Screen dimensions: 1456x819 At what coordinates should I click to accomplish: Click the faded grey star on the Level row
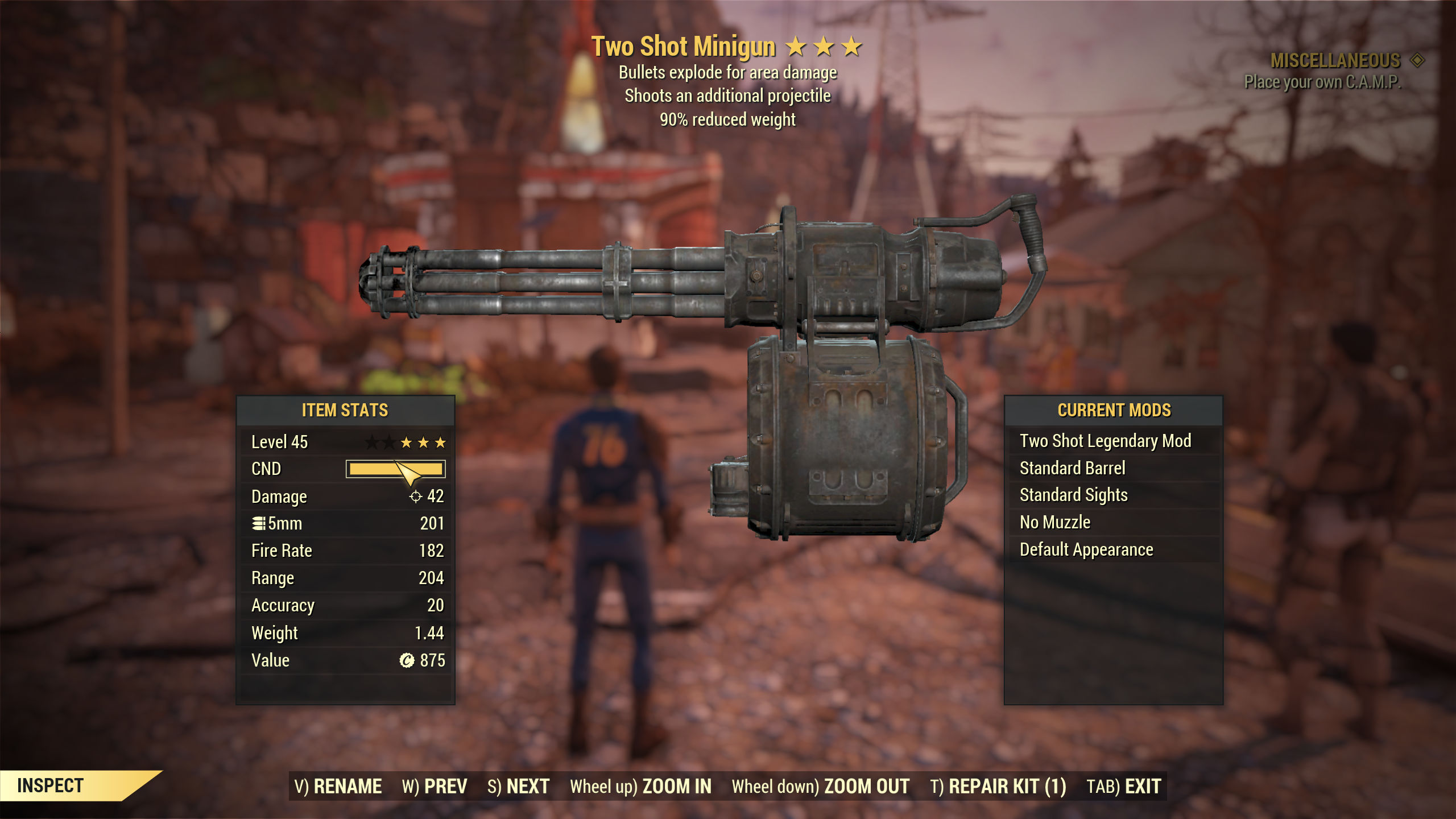pos(370,442)
